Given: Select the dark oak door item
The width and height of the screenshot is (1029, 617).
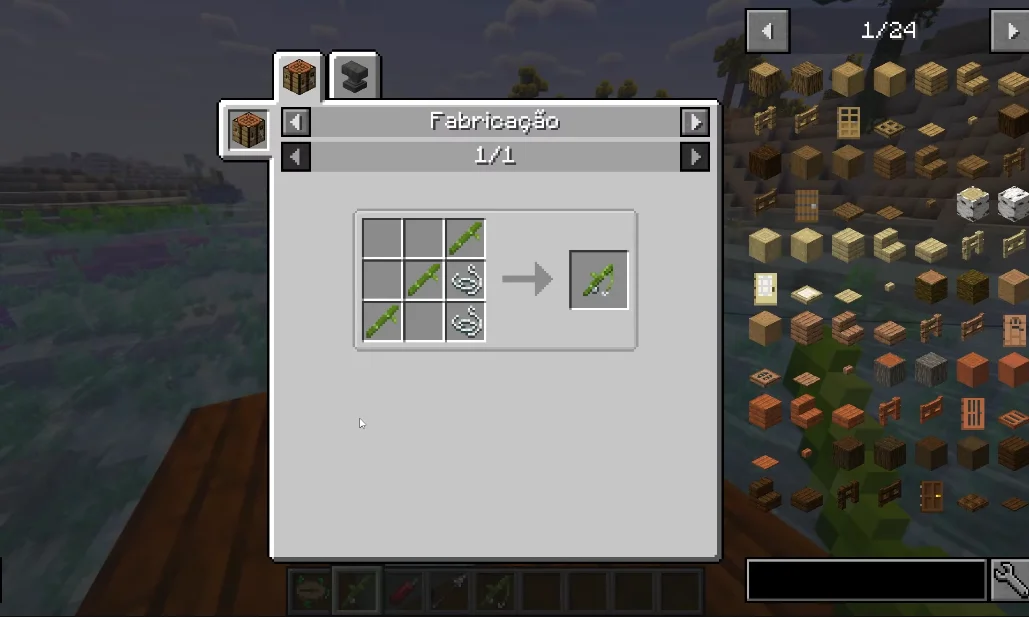Looking at the screenshot, I should (x=931, y=495).
